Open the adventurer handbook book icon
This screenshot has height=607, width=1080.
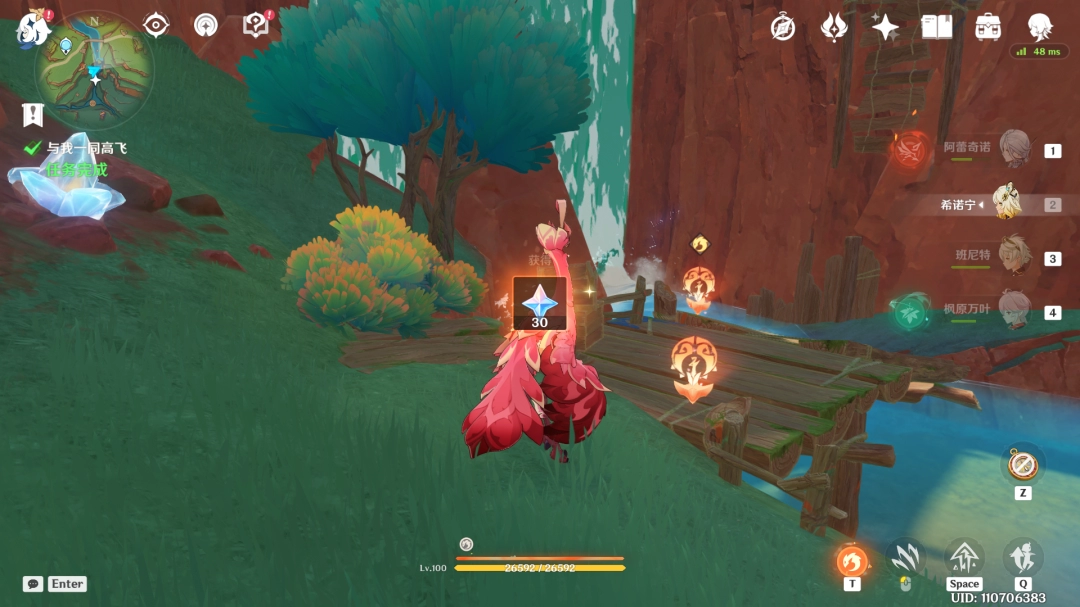tap(937, 27)
